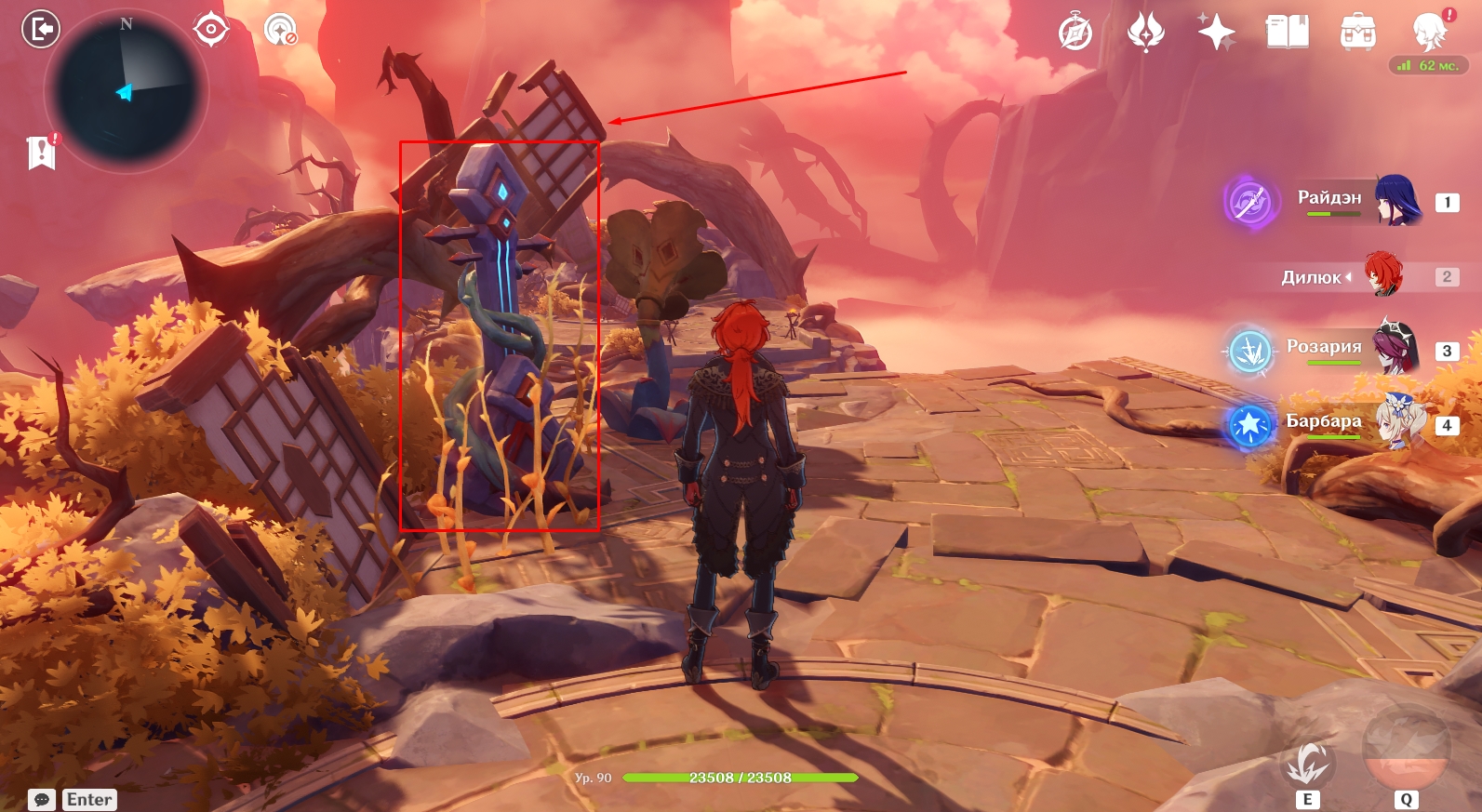
Task: Open the Paimon menu icon
Action: pos(1428,32)
